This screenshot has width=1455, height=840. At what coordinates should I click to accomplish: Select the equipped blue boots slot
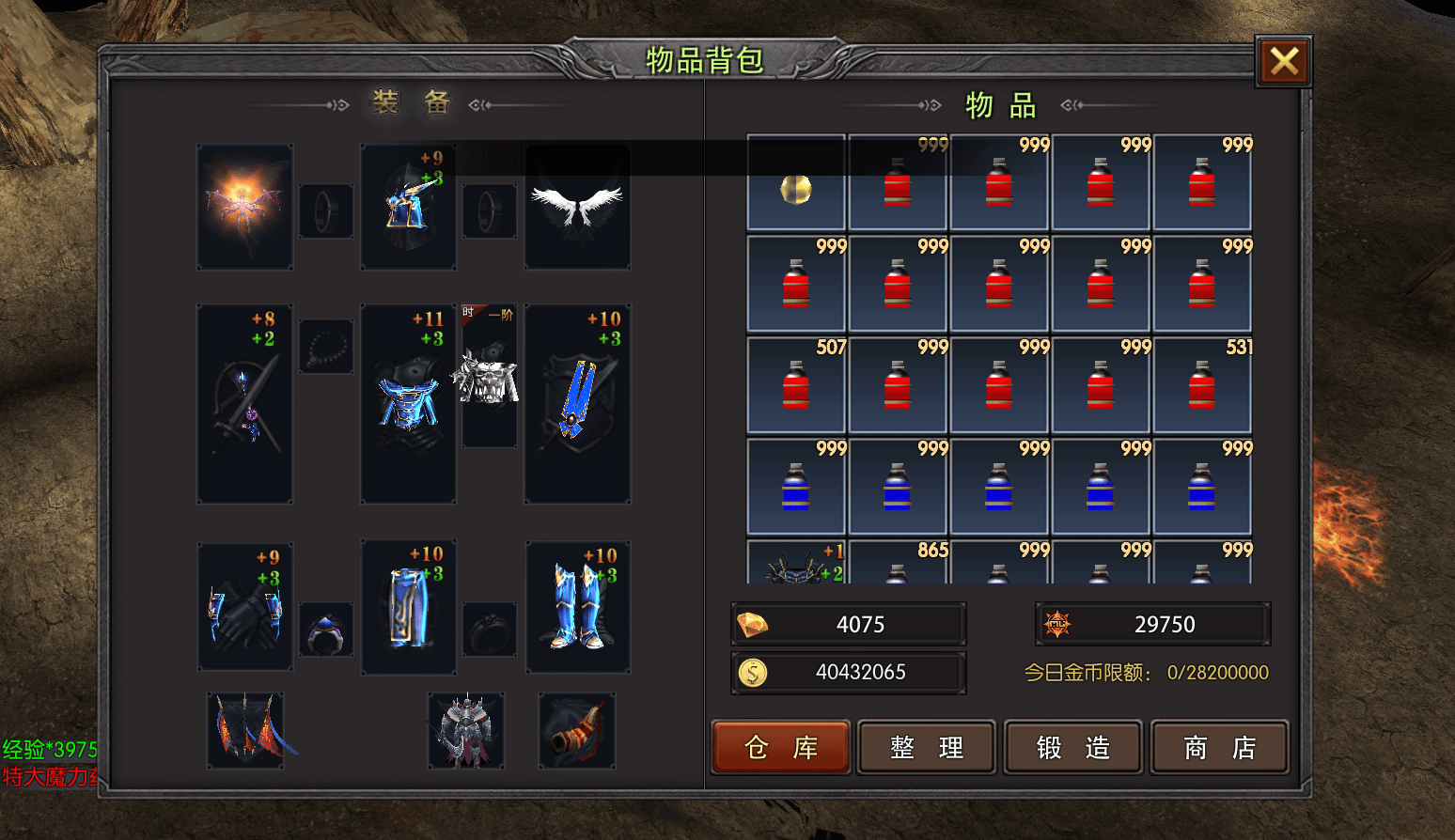point(577,607)
